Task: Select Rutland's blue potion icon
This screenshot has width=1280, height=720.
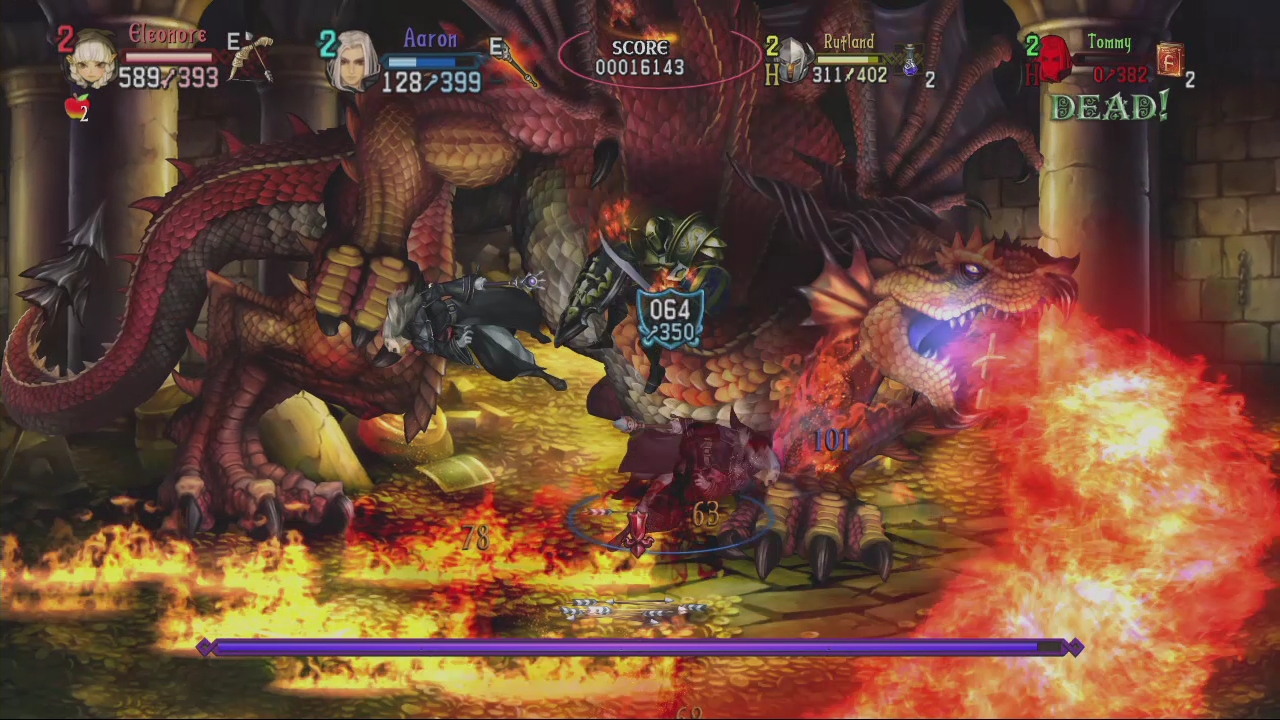Action: (x=908, y=63)
